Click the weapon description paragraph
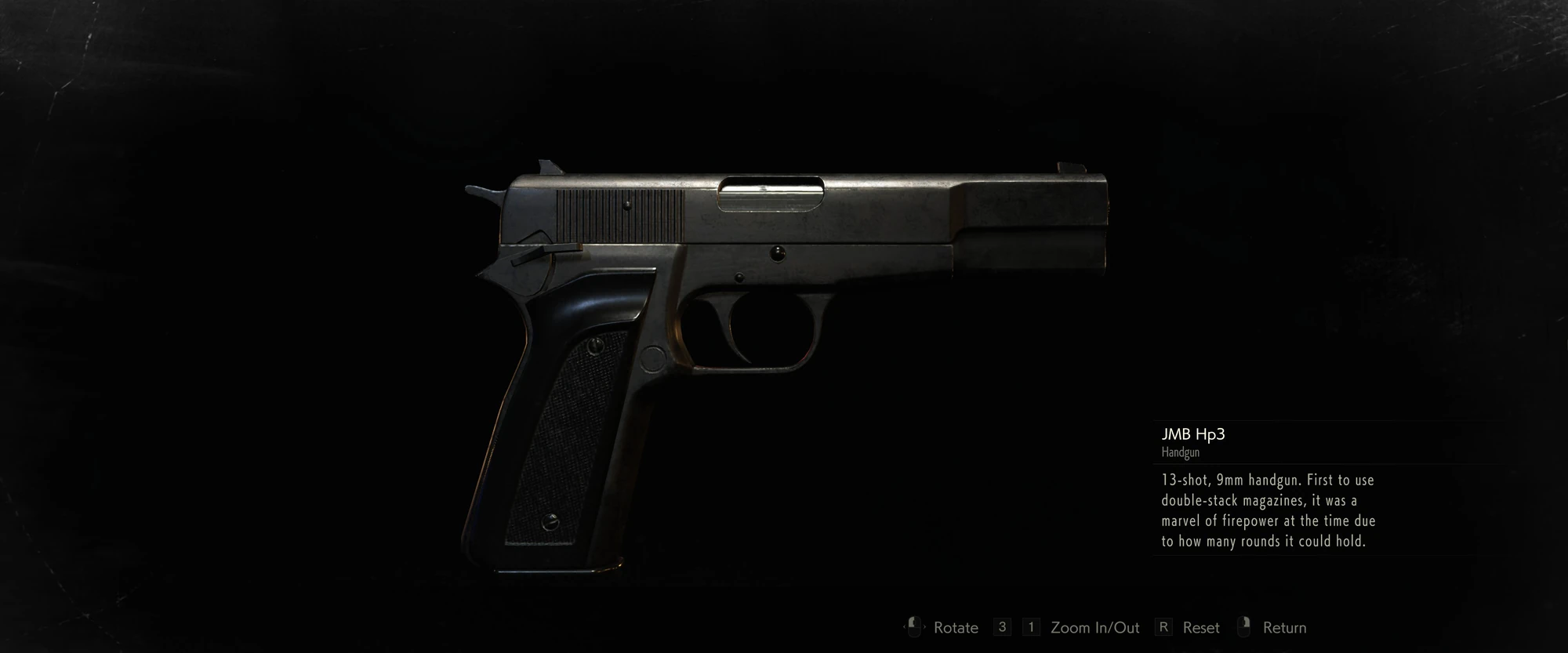 1270,510
